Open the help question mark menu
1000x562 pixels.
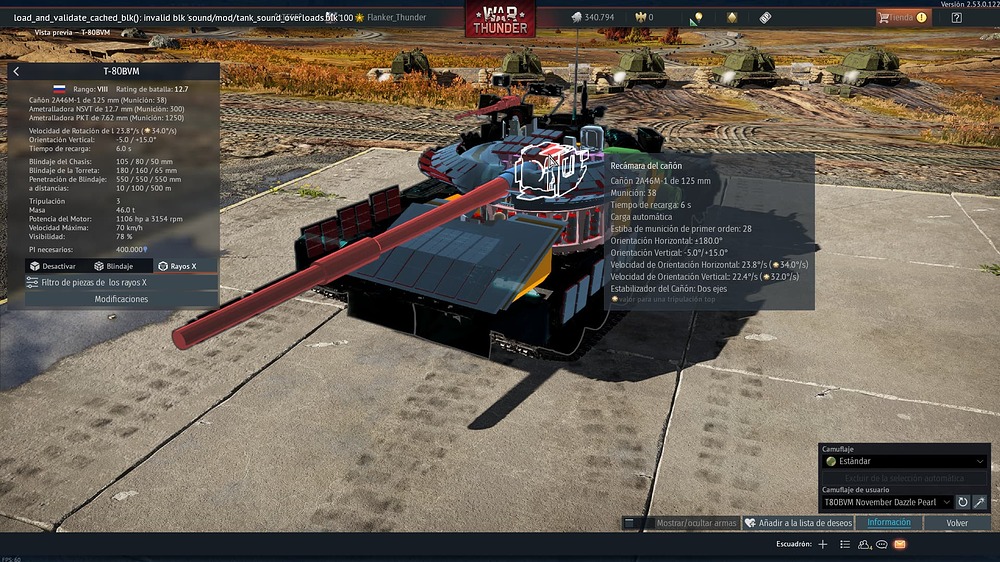pyautogui.click(x=957, y=17)
